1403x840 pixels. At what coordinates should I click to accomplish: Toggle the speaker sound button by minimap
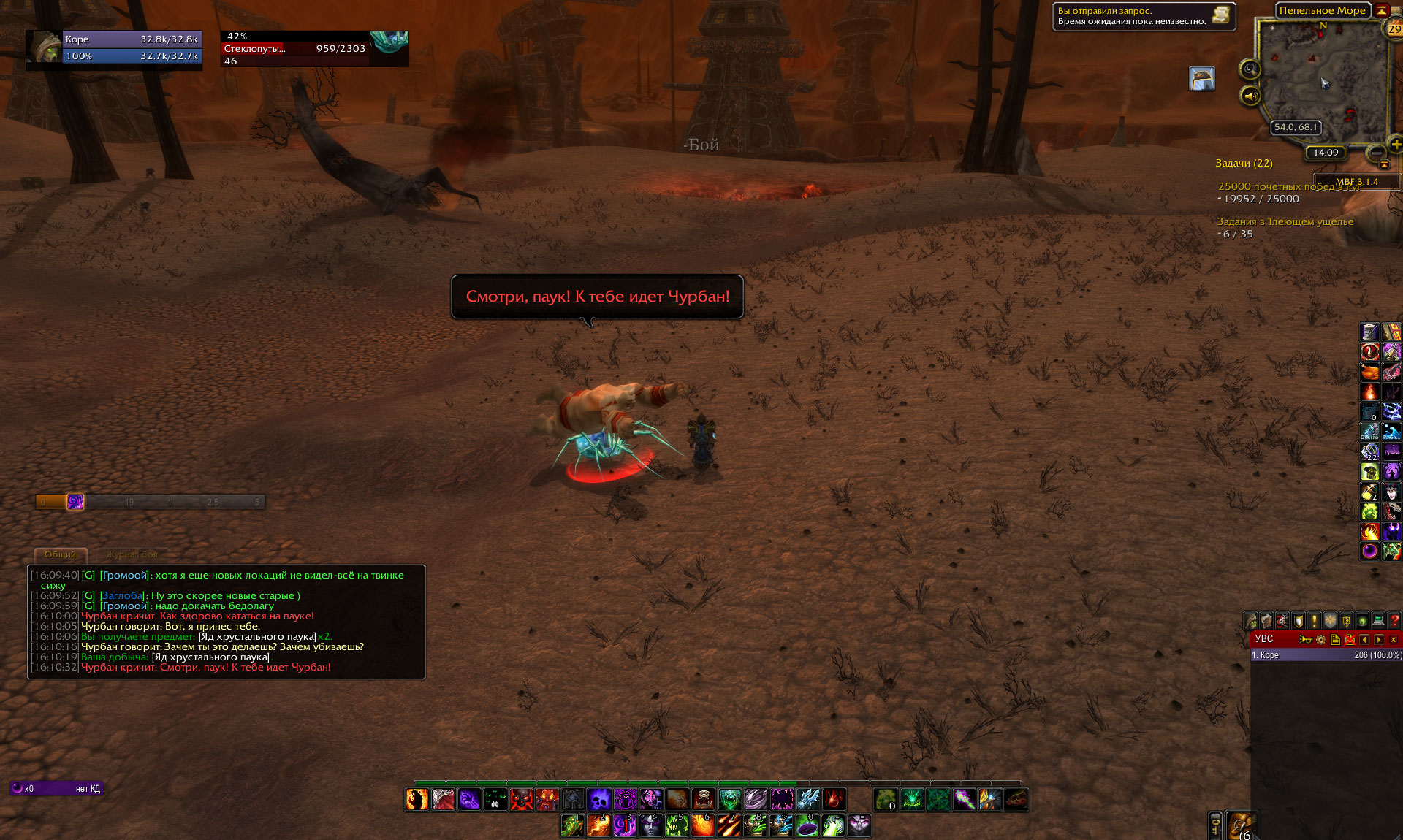click(1250, 96)
